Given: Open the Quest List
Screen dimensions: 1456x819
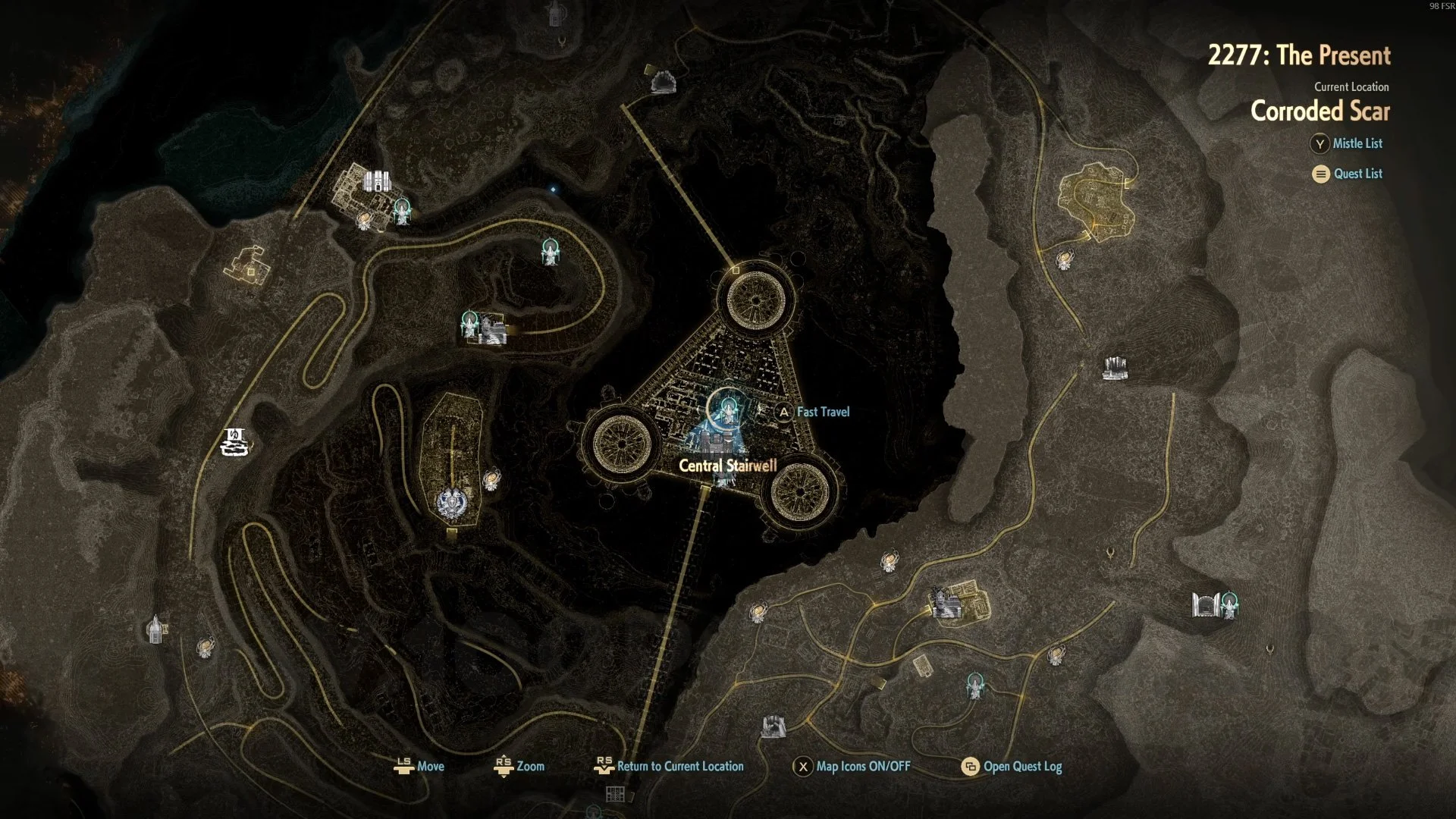Looking at the screenshot, I should (1357, 174).
